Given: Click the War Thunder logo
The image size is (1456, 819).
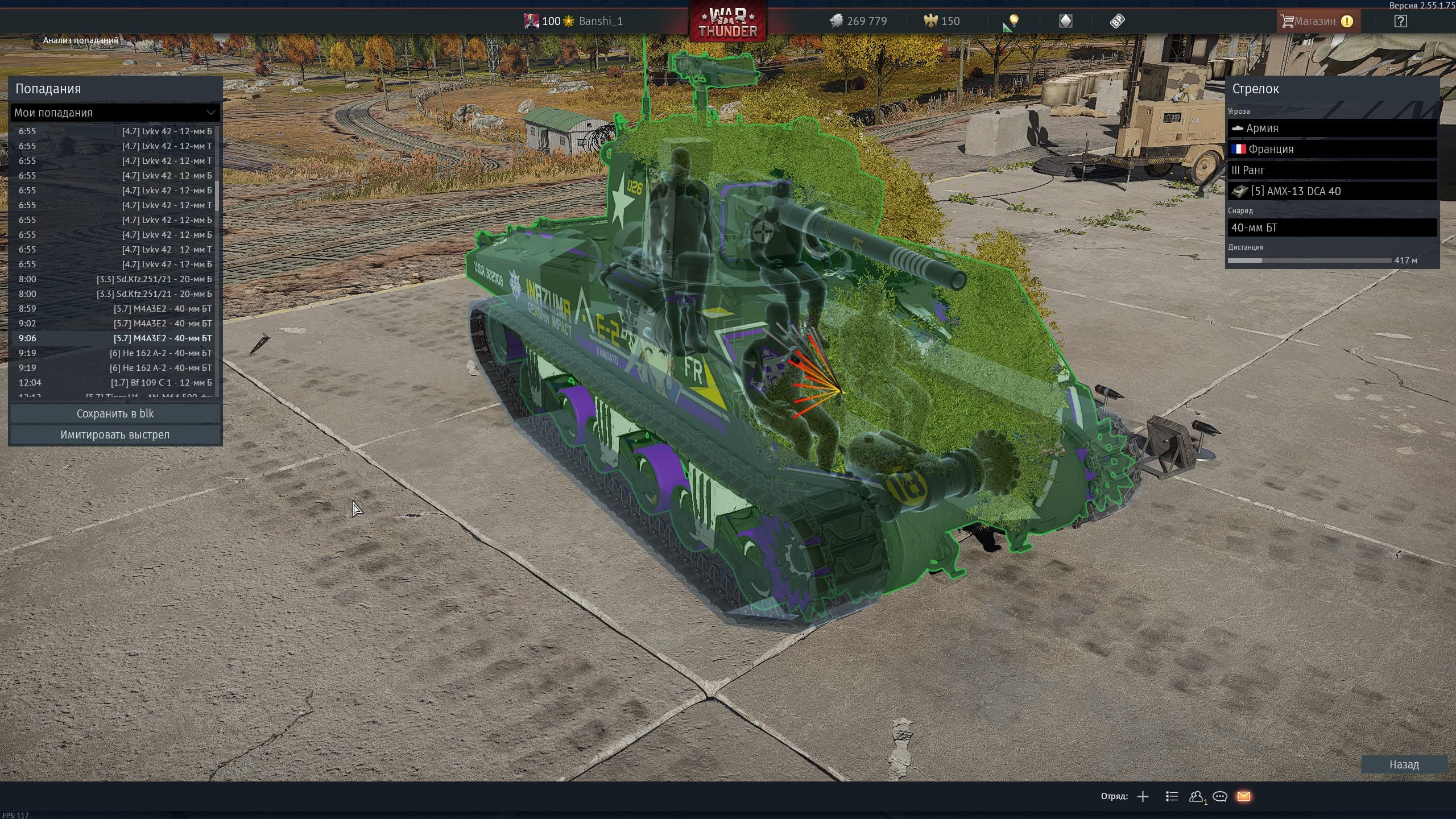Looking at the screenshot, I should 728,23.
